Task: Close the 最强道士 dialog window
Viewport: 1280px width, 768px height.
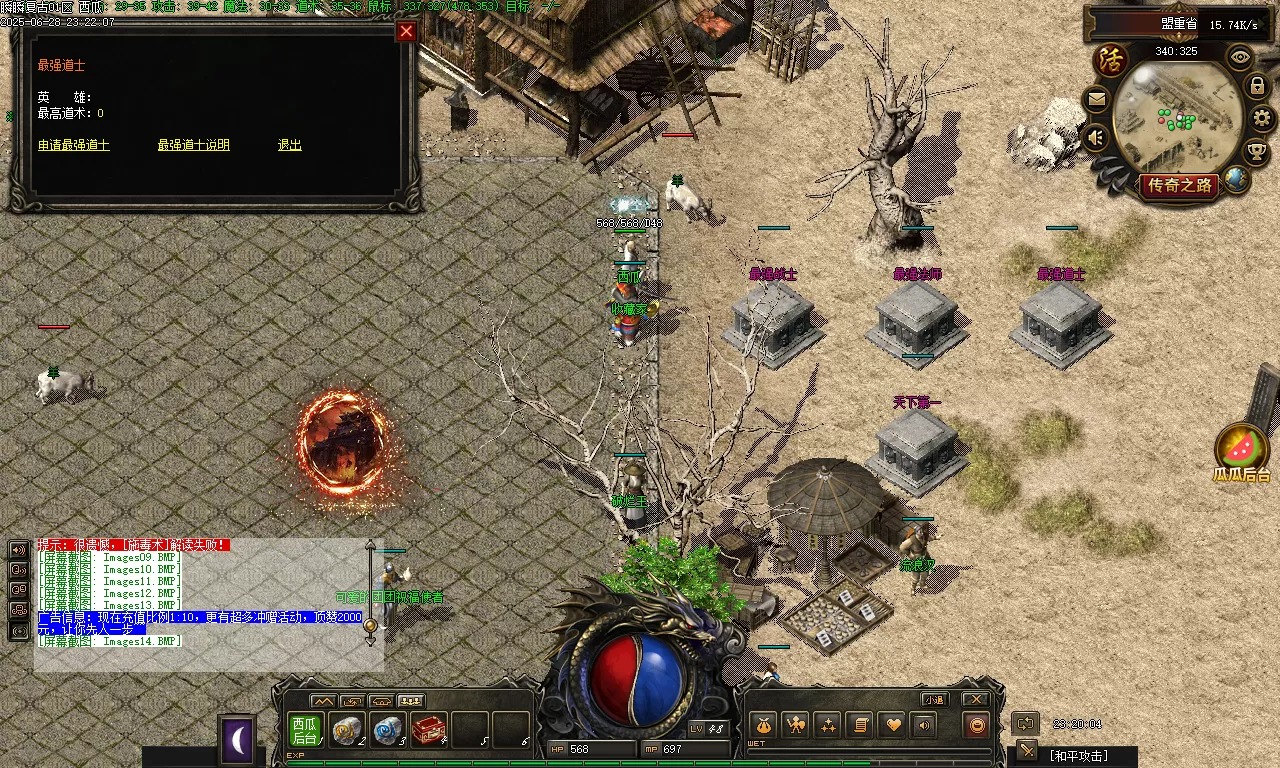Action: point(406,31)
